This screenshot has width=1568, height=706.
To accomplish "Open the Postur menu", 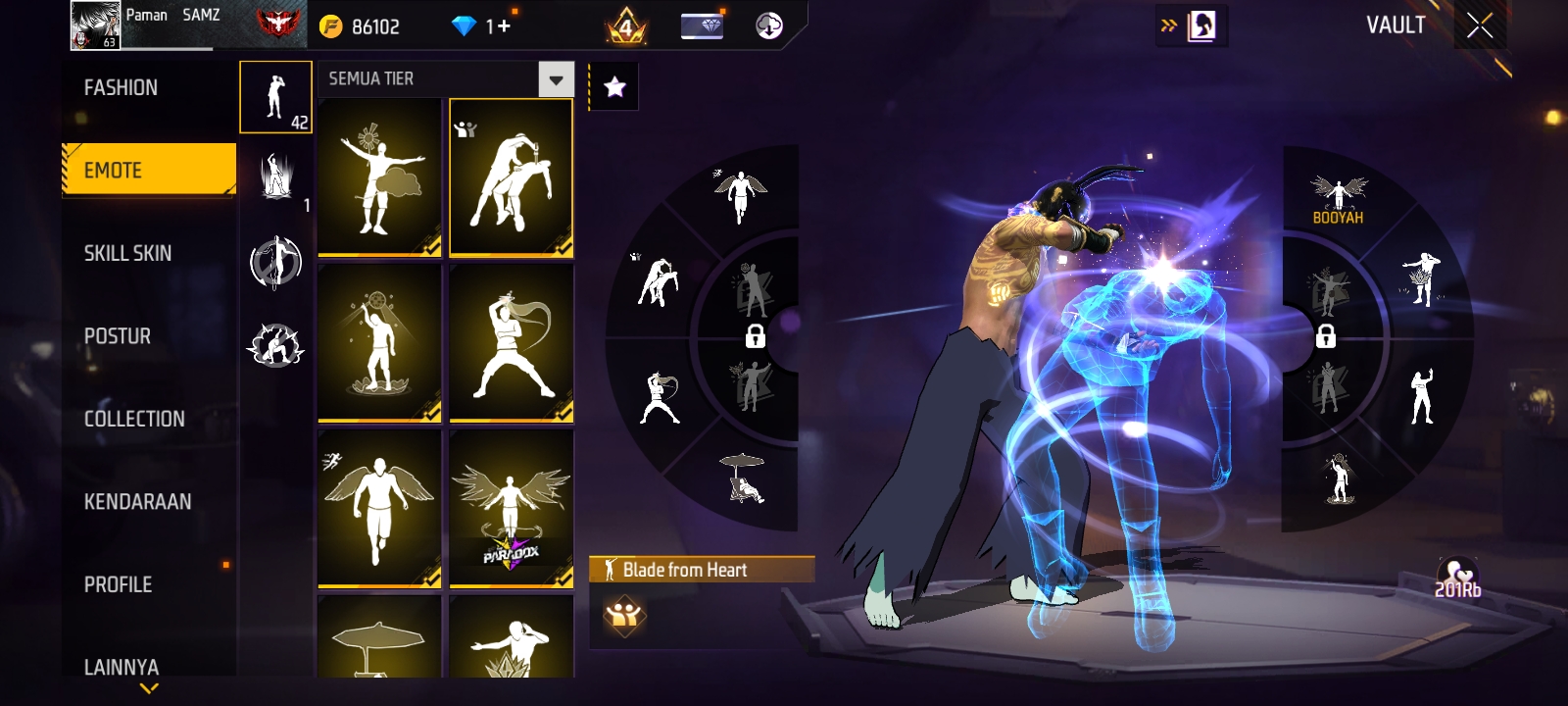I will tap(118, 336).
